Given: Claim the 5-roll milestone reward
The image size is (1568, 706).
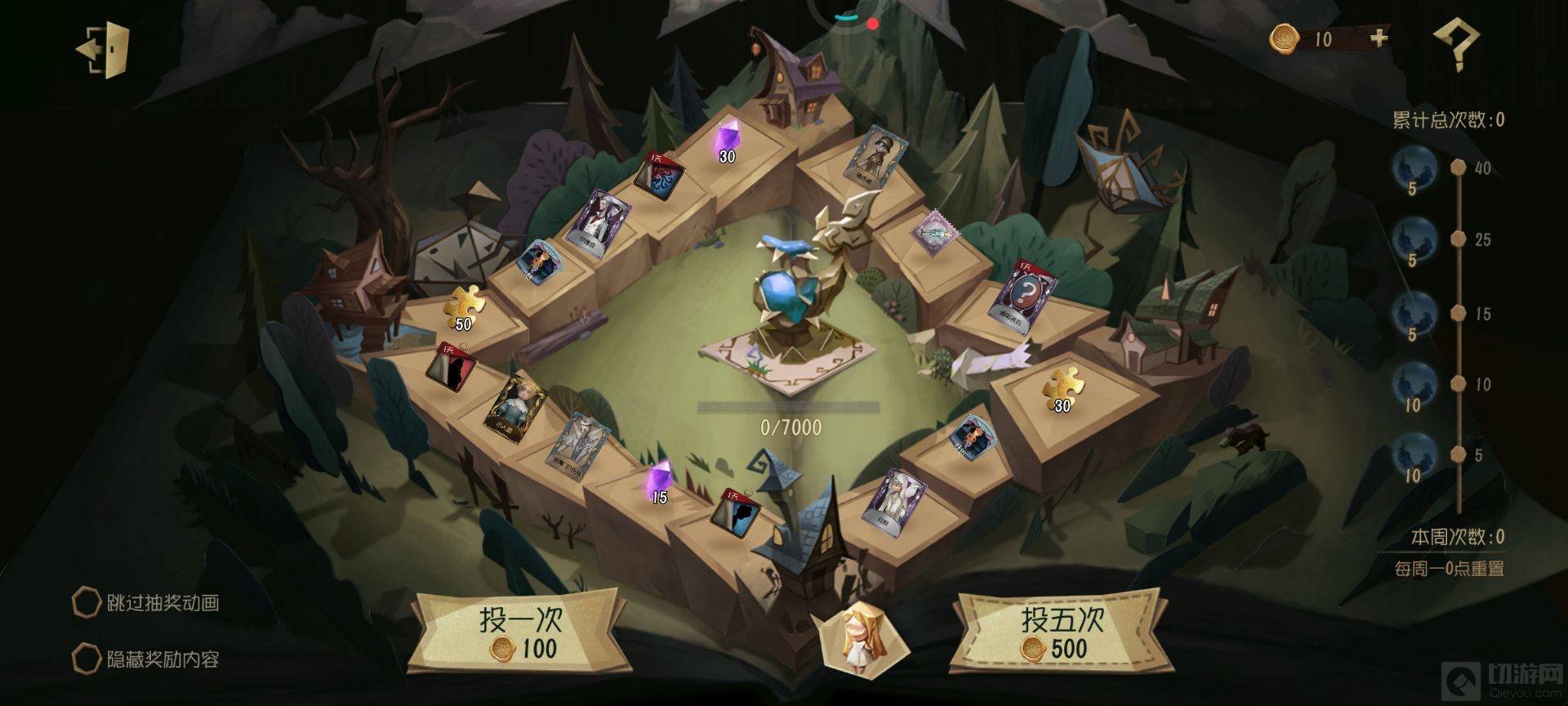Looking at the screenshot, I should [x=1413, y=456].
